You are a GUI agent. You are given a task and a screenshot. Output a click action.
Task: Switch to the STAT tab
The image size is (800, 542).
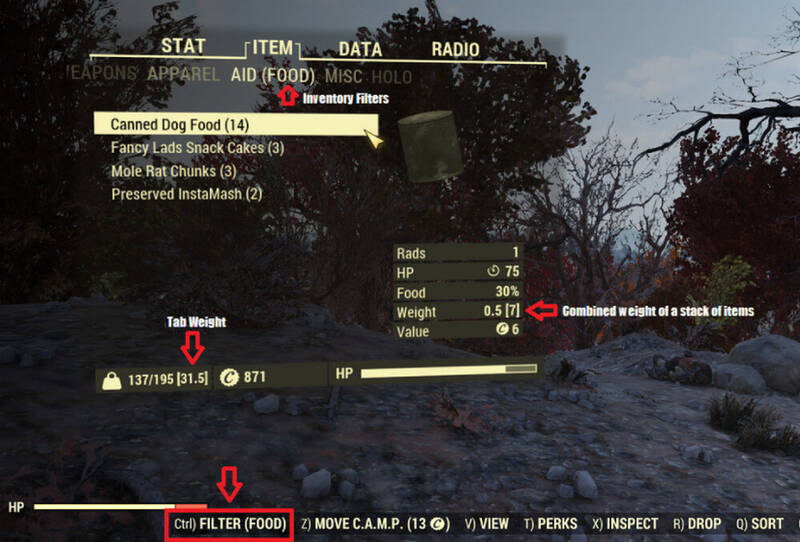point(183,48)
